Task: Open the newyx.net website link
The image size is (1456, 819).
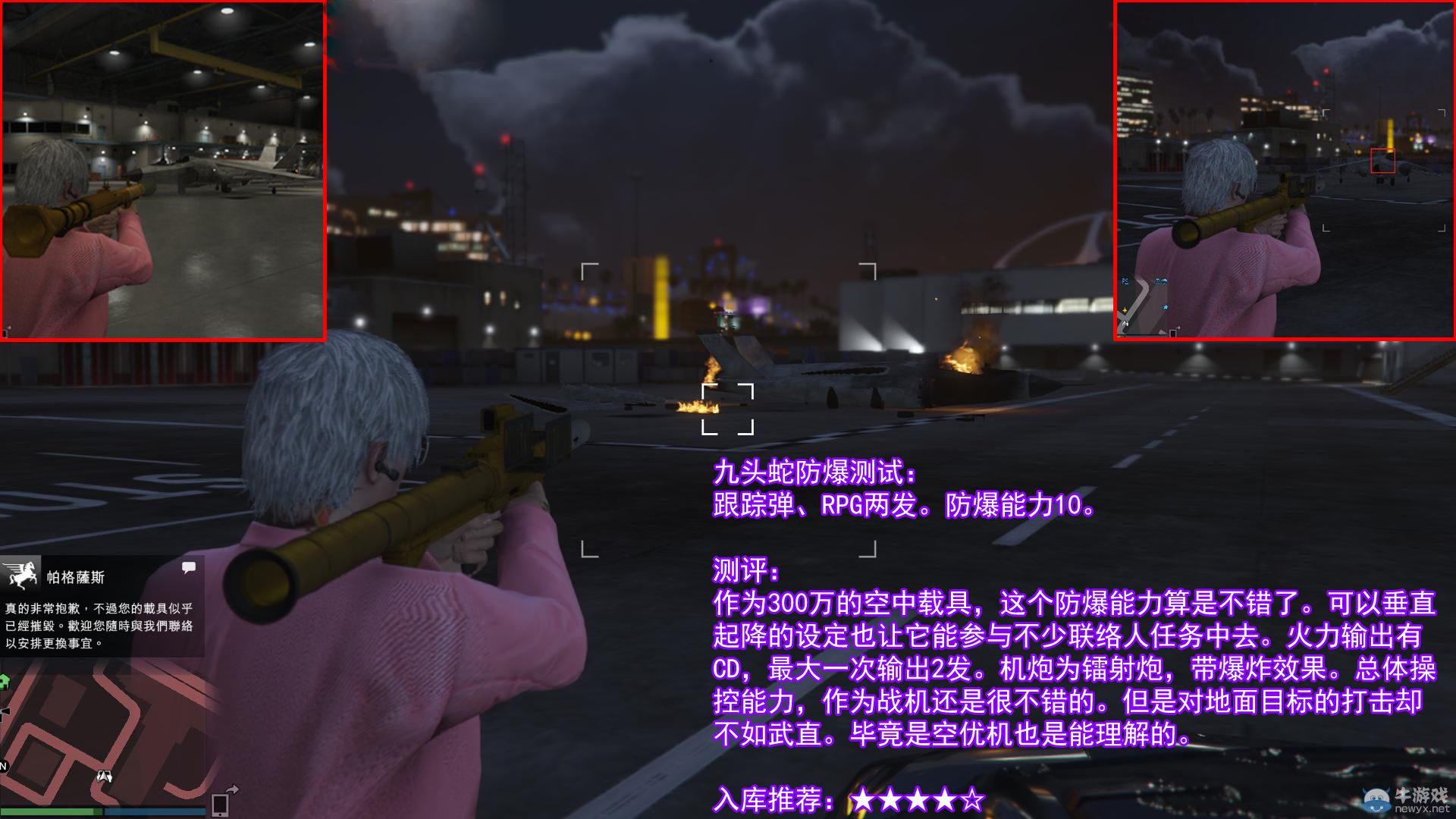Action: [x=1423, y=808]
